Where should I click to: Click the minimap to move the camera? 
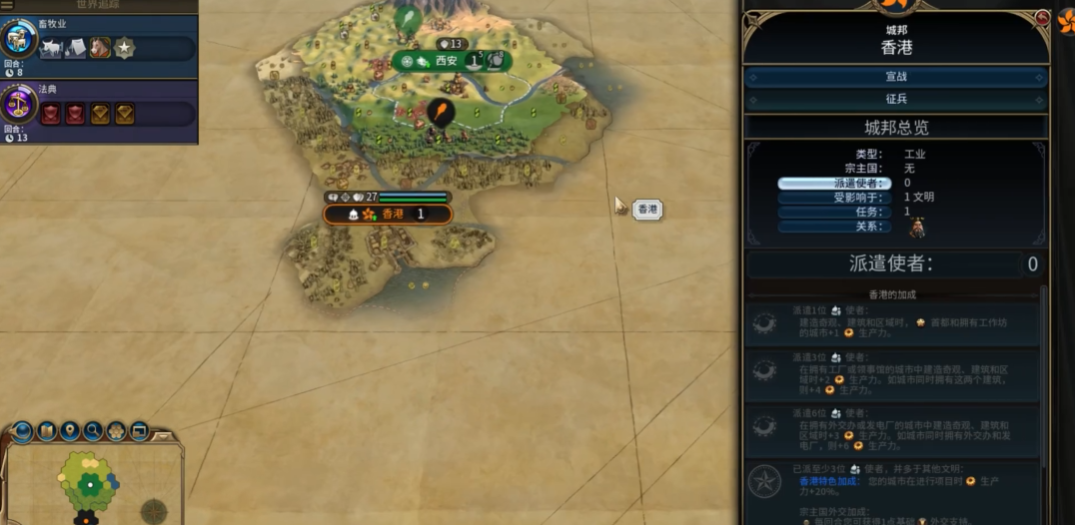click(x=90, y=485)
